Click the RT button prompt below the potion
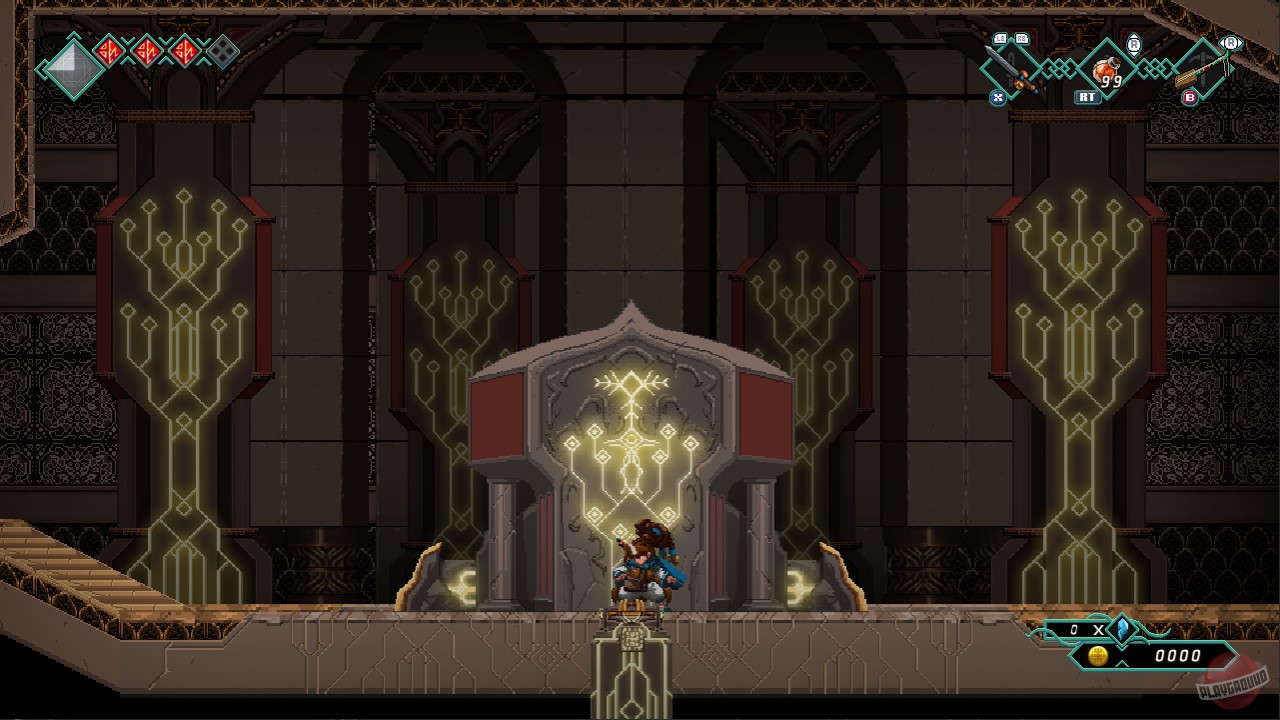 coord(1087,96)
